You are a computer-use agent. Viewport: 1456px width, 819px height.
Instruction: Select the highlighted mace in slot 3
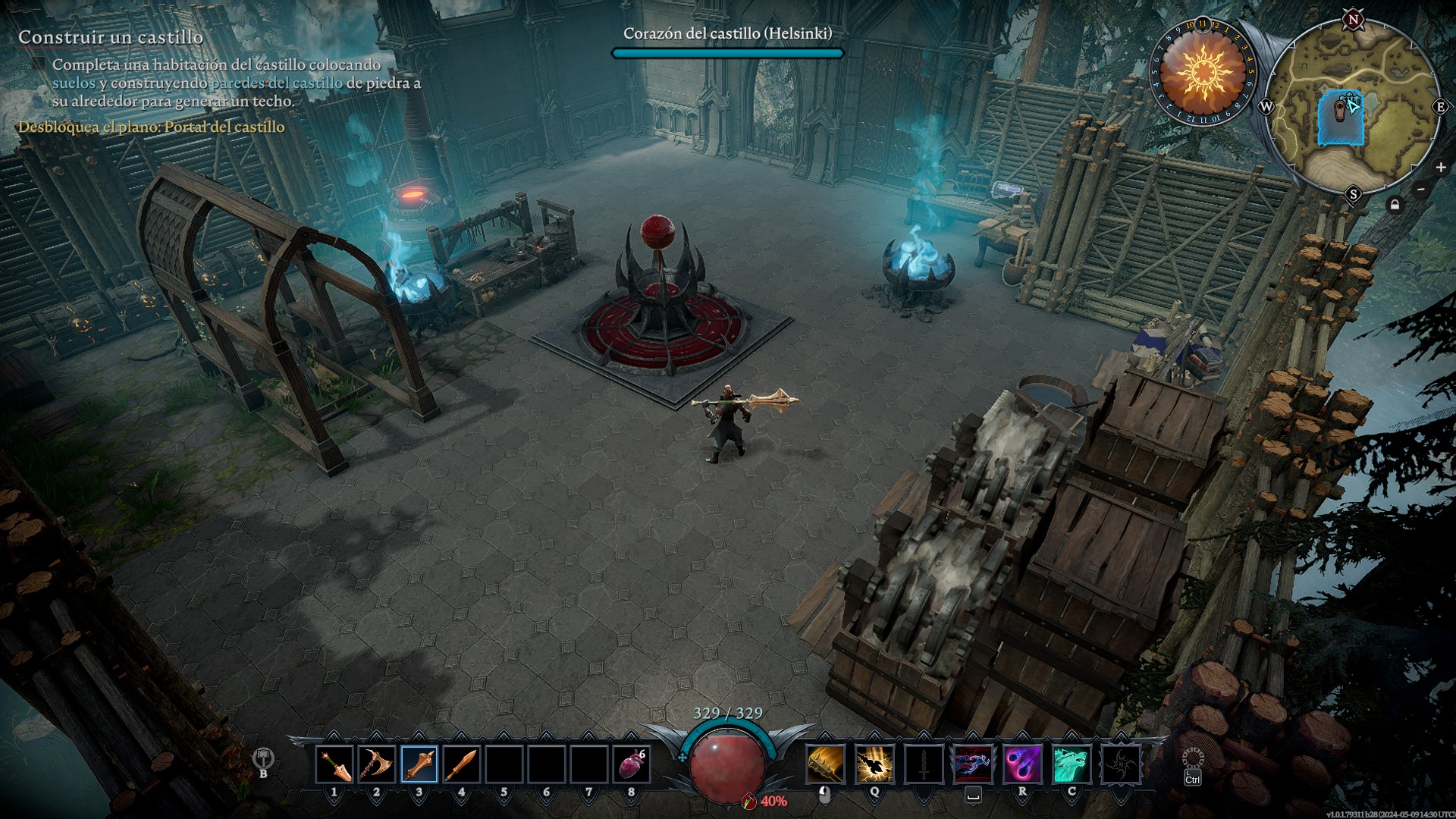point(419,764)
